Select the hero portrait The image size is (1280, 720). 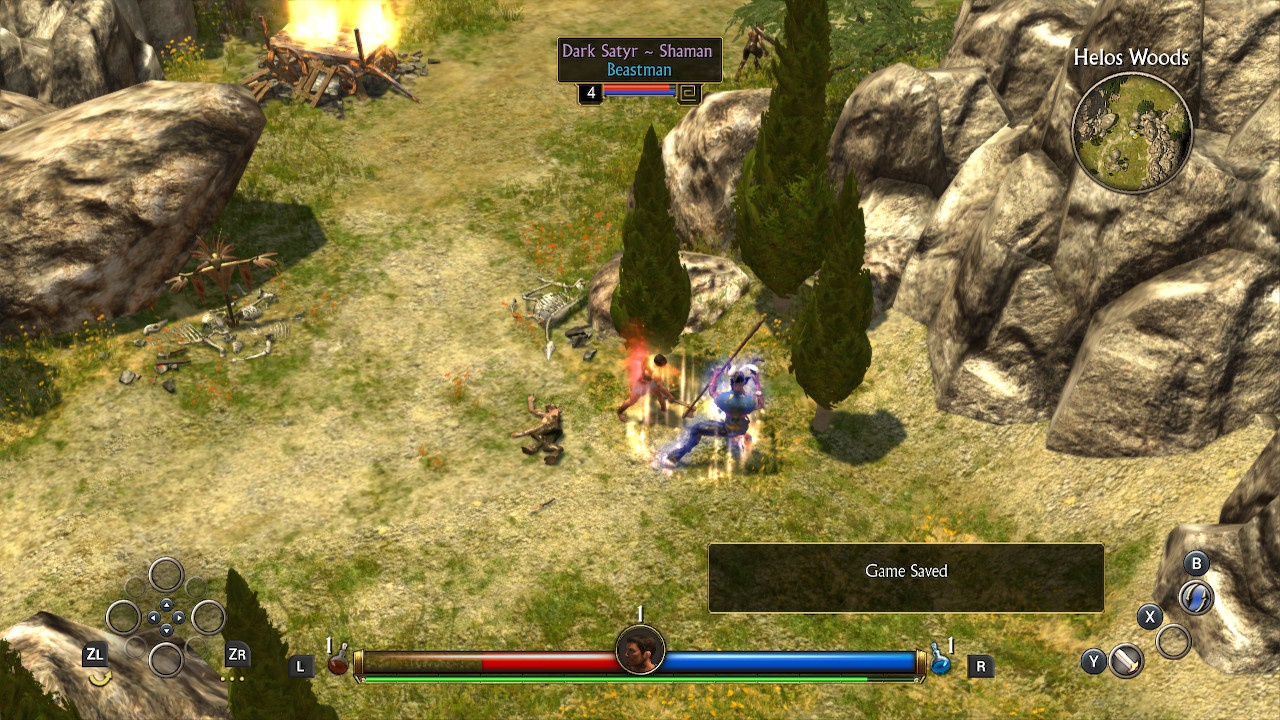(640, 651)
